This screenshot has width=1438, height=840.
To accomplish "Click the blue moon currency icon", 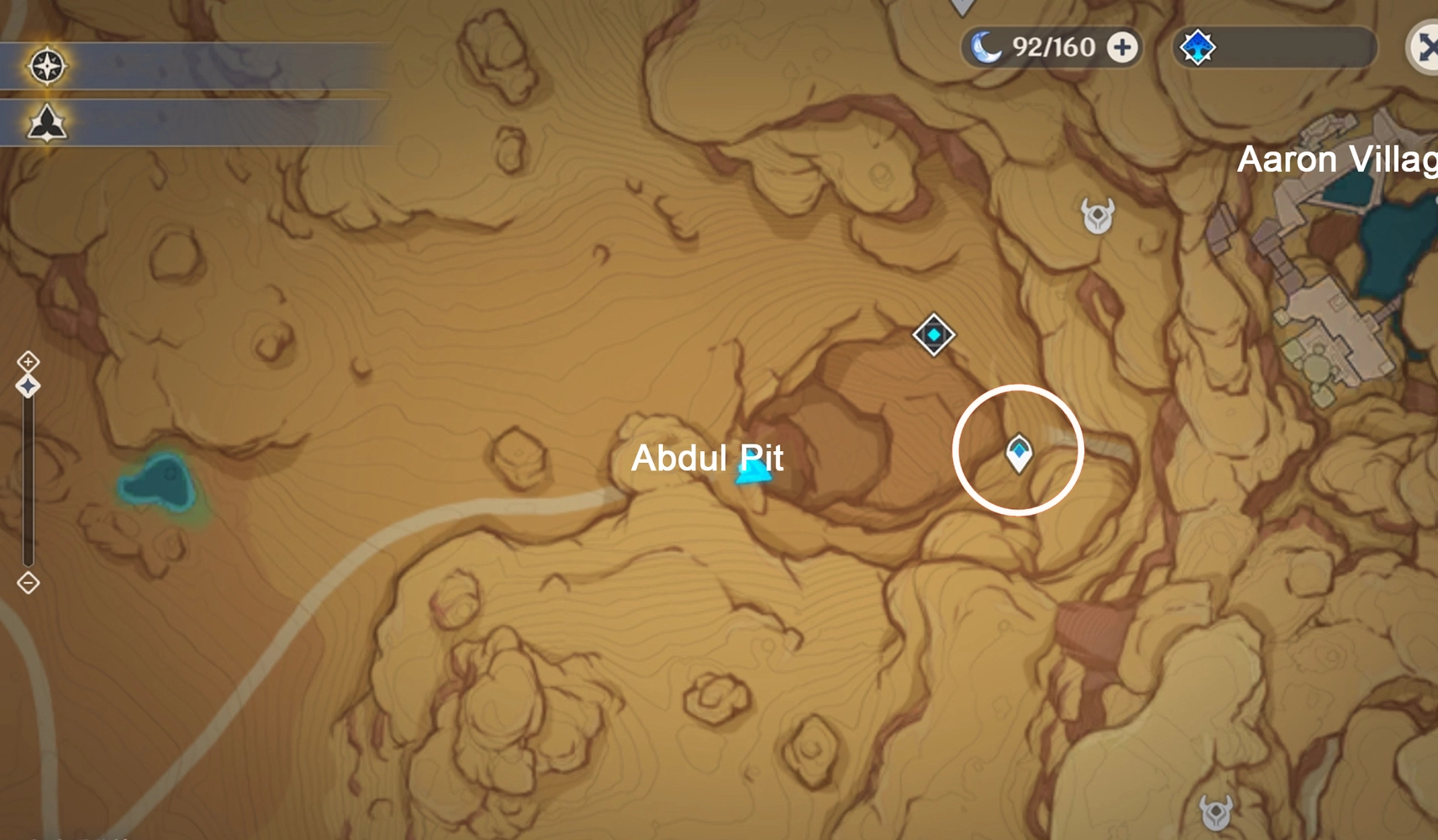I will 988,47.
